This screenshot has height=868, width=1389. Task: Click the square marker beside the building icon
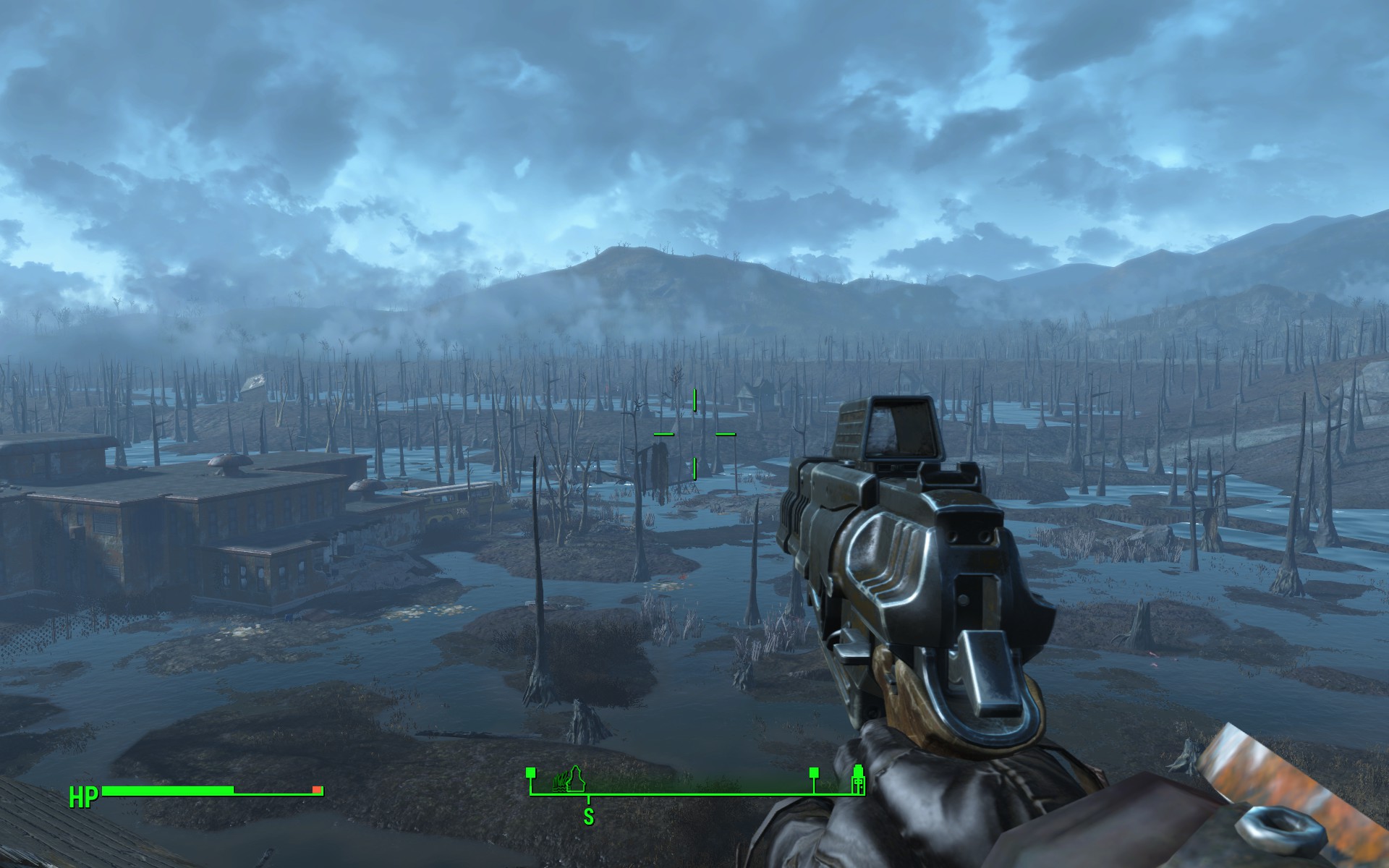pyautogui.click(x=814, y=773)
